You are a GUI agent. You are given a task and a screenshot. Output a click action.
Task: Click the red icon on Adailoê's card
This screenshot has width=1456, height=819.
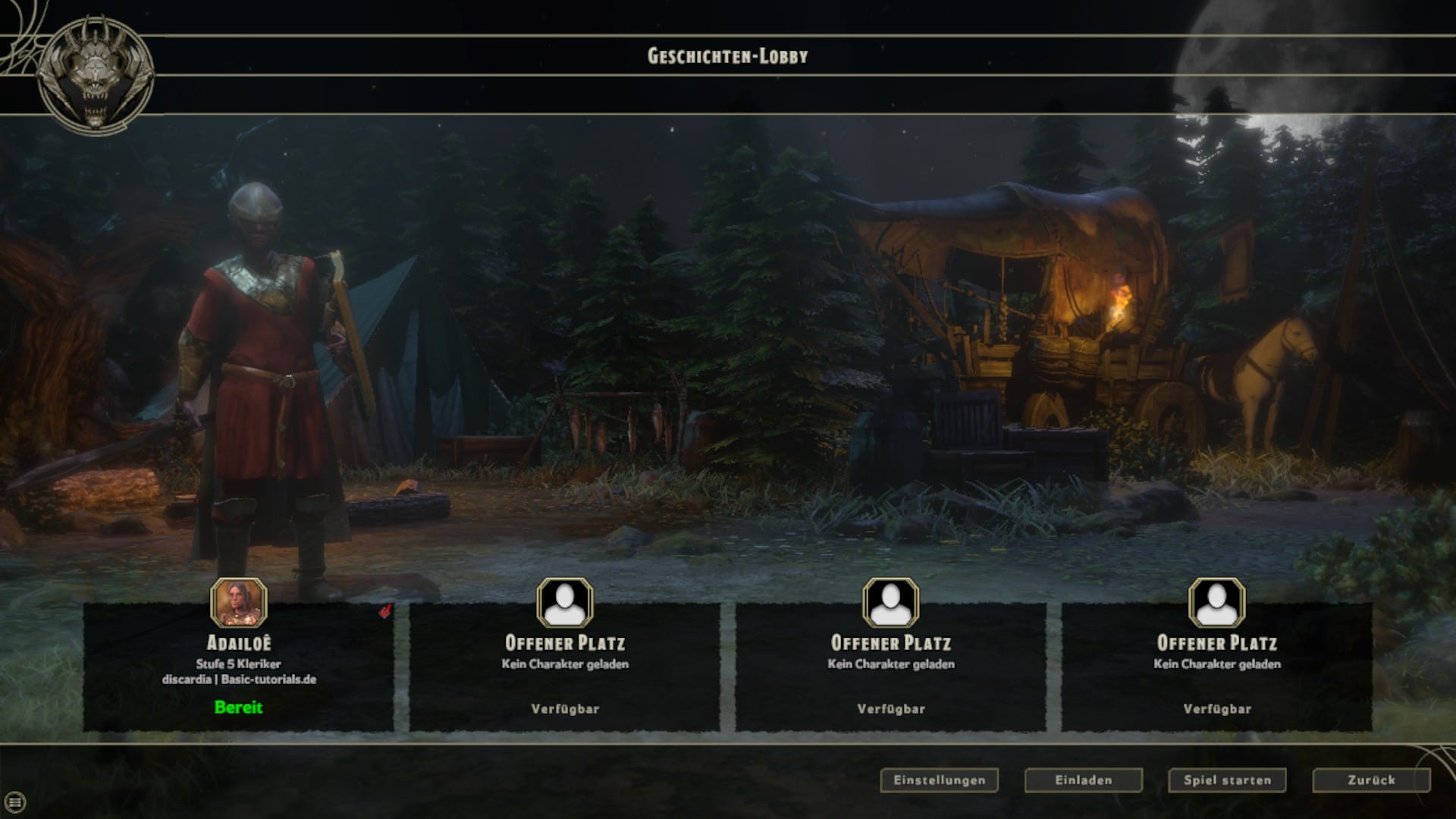coord(385,611)
